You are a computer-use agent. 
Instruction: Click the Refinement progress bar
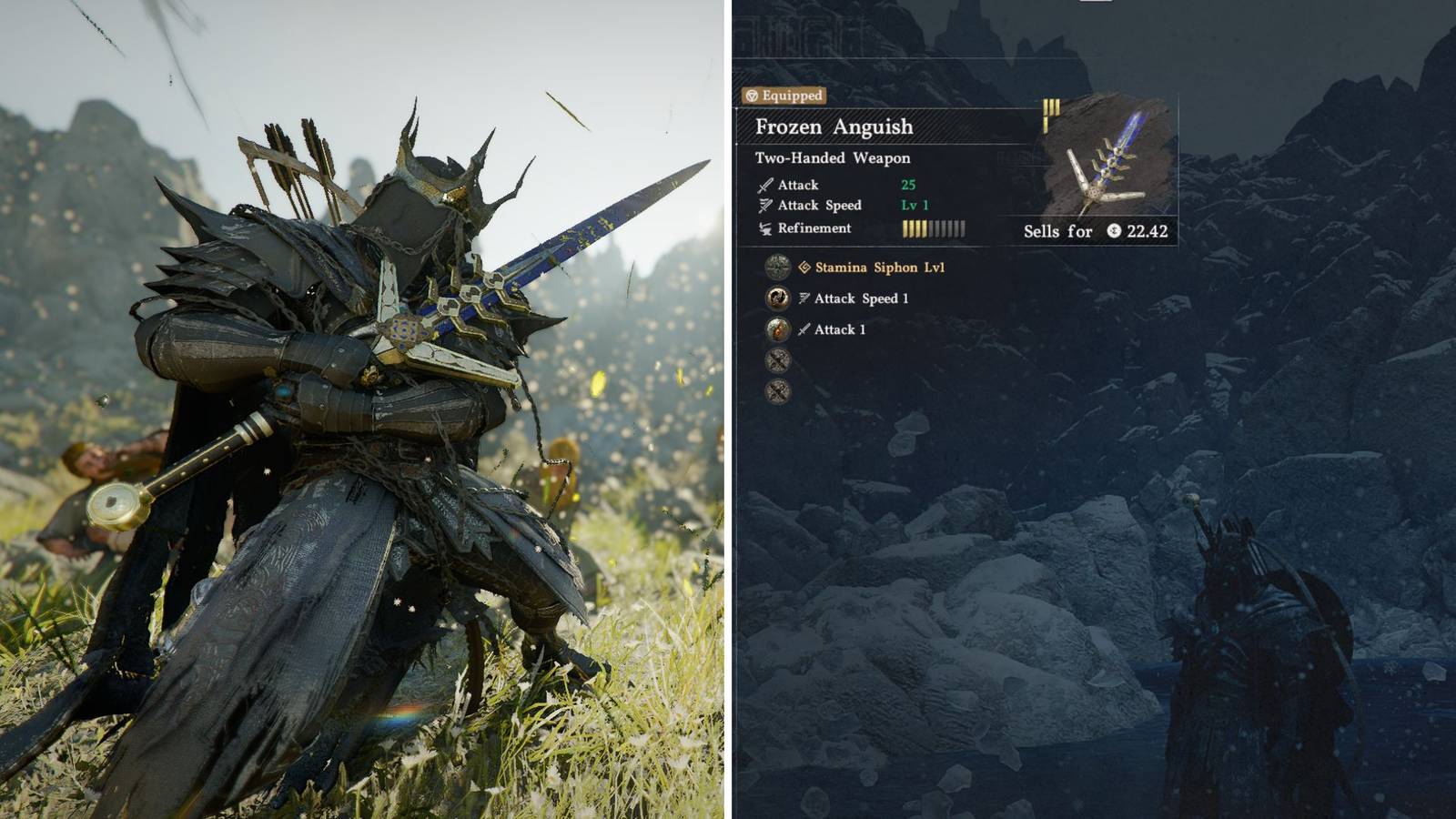point(934,228)
